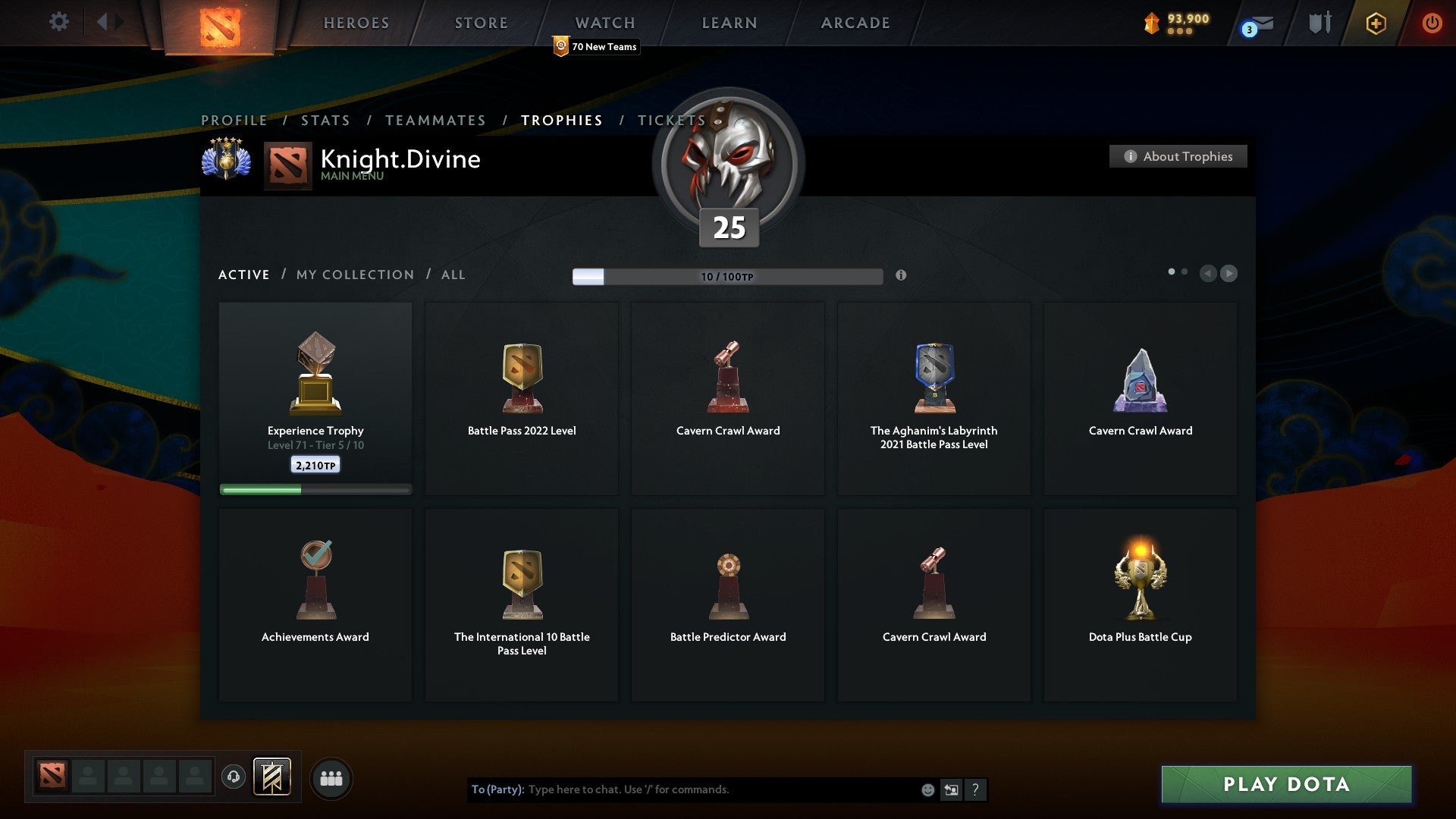
Task: Toggle the voice chat headset icon
Action: 233,777
